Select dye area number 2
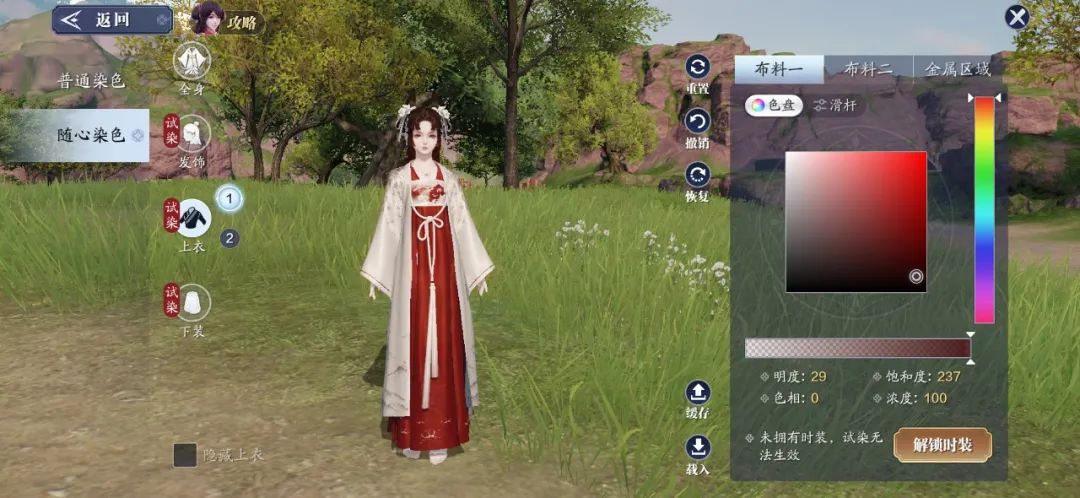Viewport: 1080px width, 498px height. (229, 238)
